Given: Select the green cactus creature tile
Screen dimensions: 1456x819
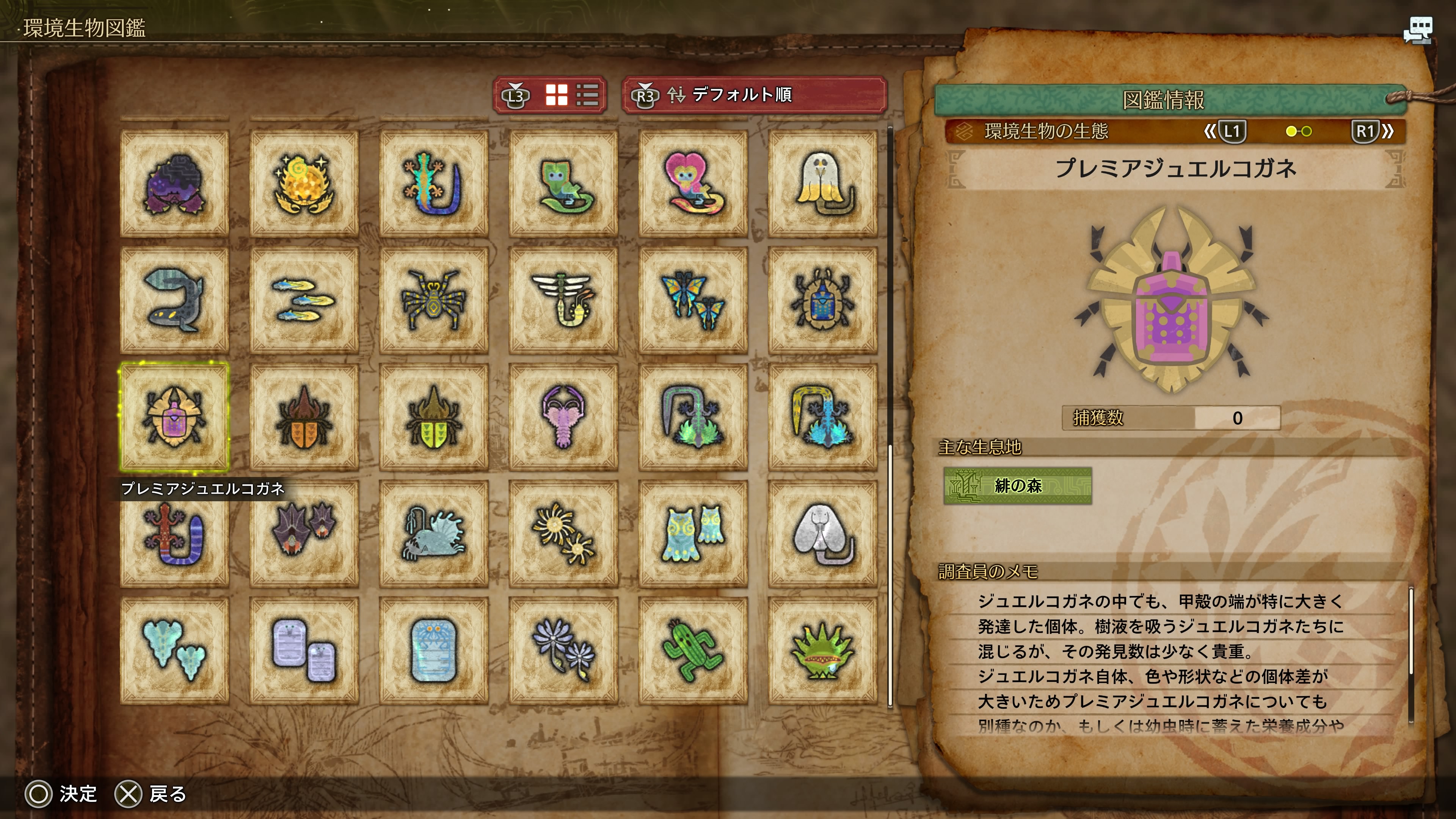Looking at the screenshot, I should pyautogui.click(x=693, y=651).
